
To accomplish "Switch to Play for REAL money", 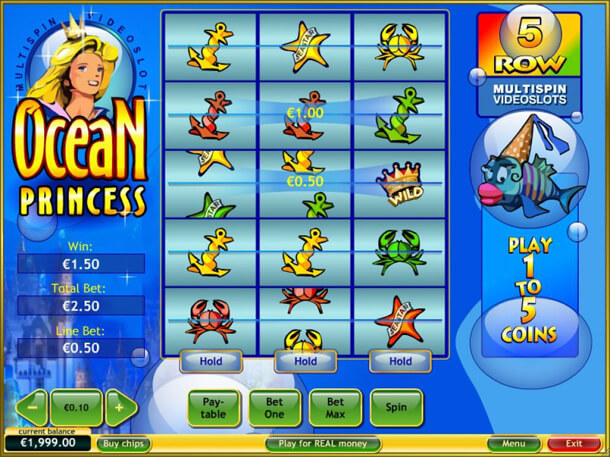I will (323, 443).
